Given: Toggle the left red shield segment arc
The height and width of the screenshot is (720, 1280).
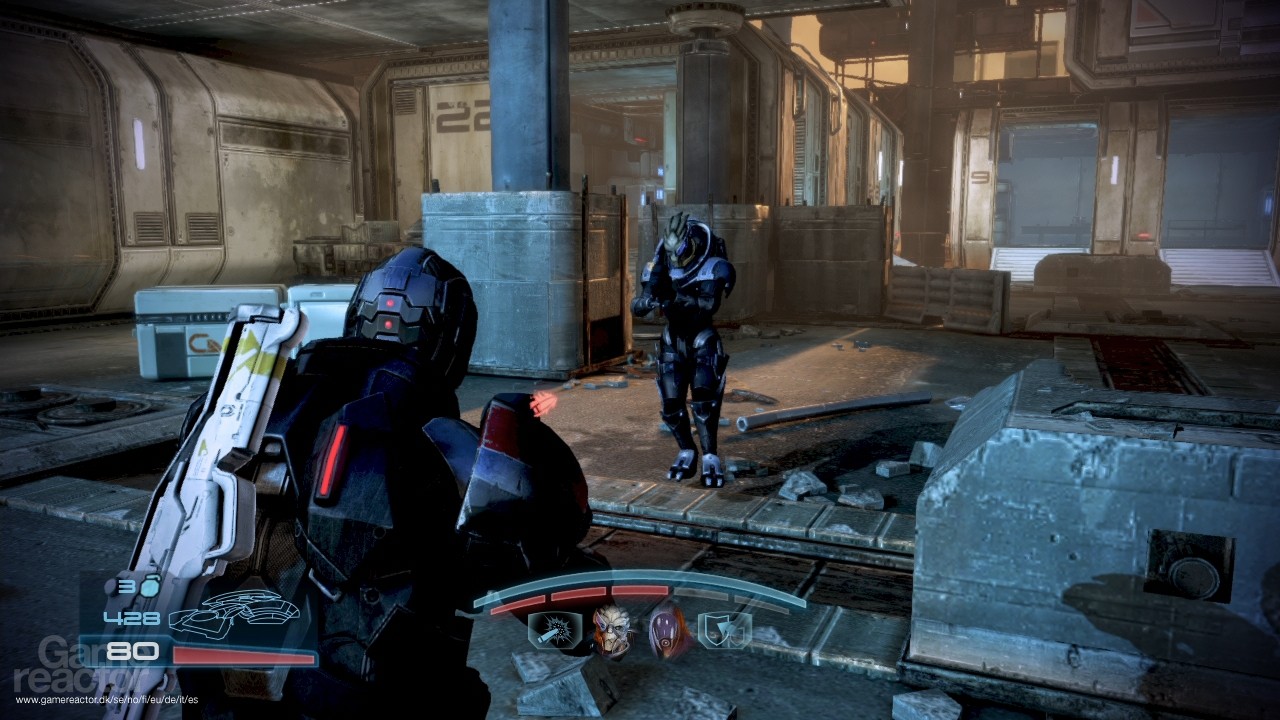Looking at the screenshot, I should point(517,605).
